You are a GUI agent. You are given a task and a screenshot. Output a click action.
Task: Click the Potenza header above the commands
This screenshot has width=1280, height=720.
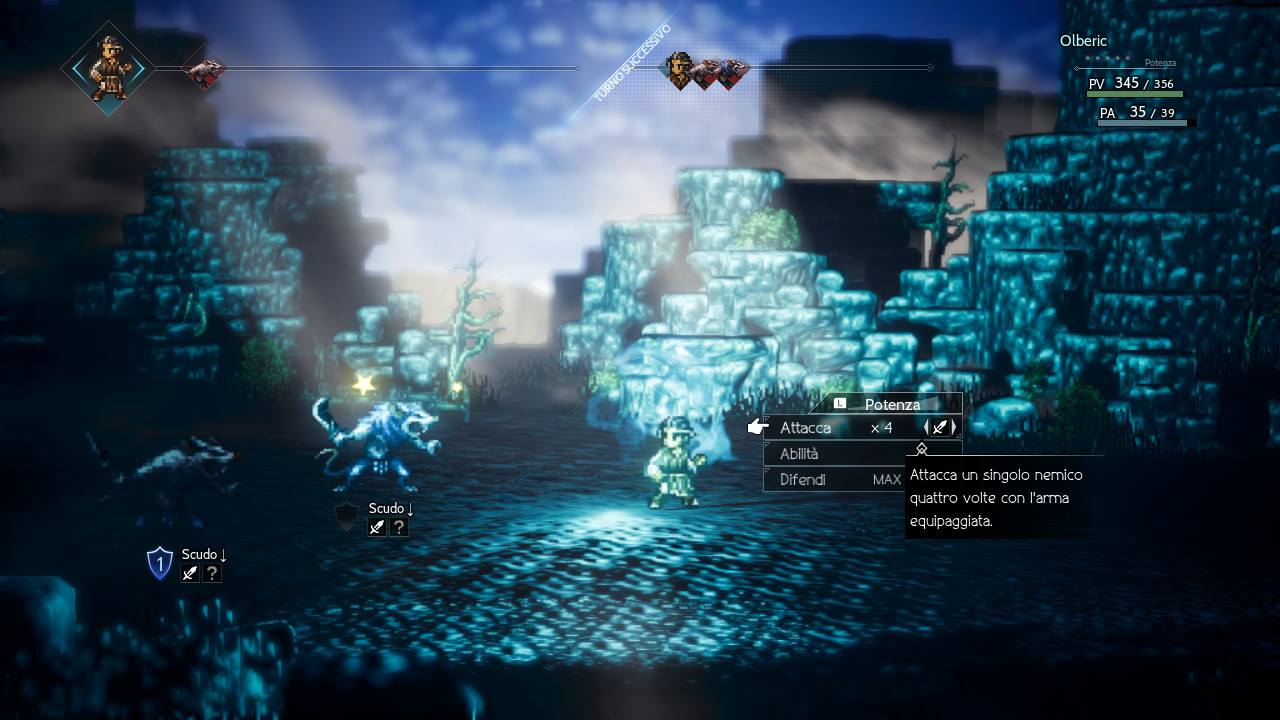(x=891, y=404)
